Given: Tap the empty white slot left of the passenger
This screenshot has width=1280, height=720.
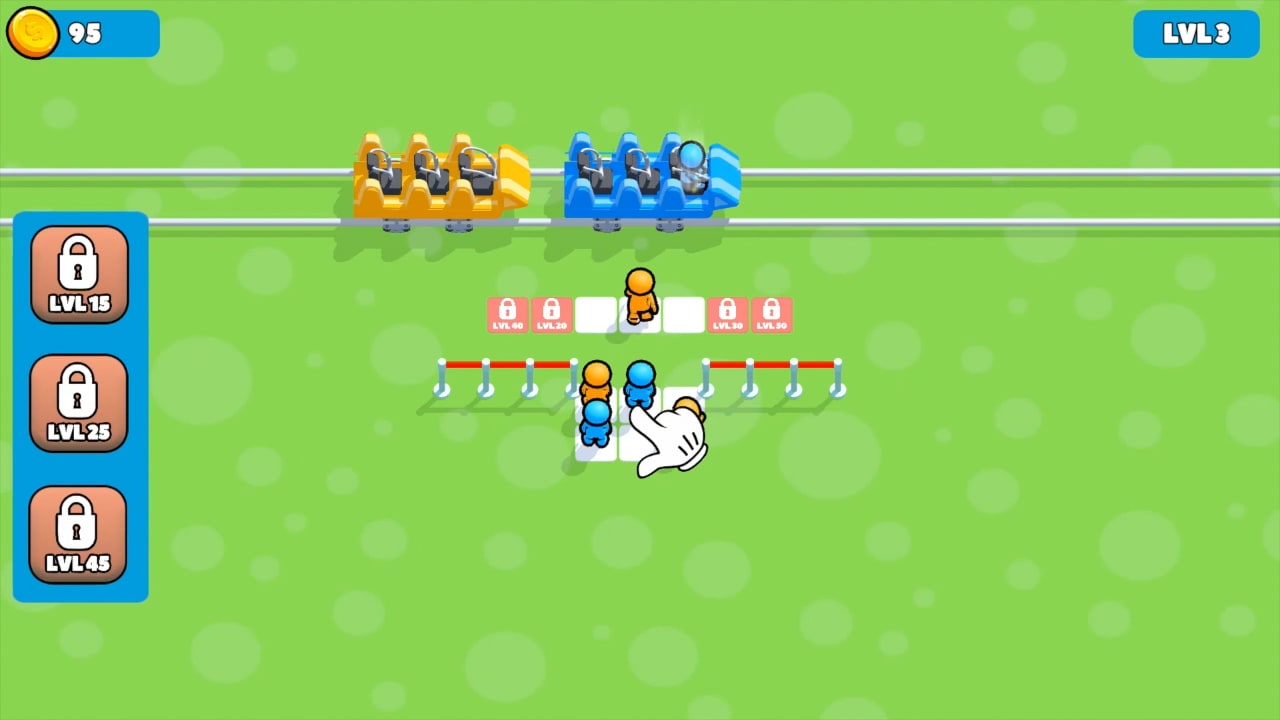Looking at the screenshot, I should [595, 314].
